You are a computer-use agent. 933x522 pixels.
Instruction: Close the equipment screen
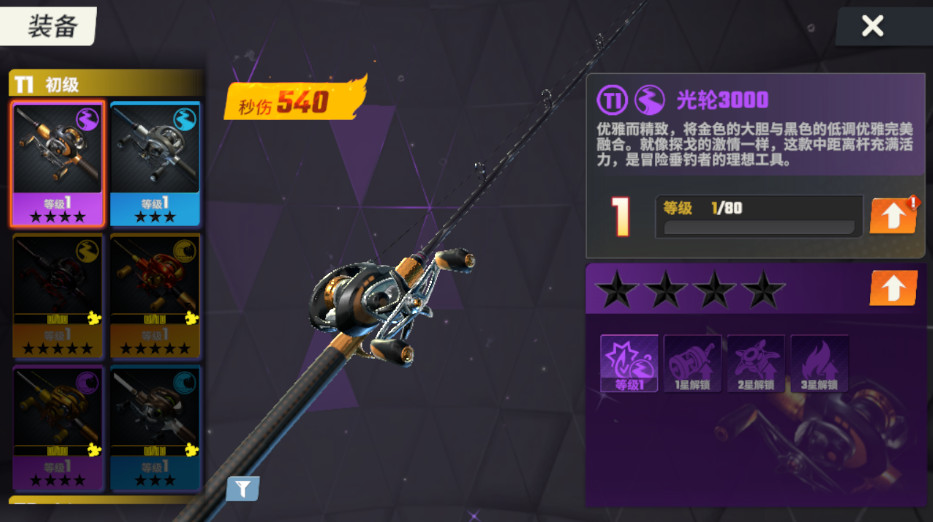(x=872, y=26)
